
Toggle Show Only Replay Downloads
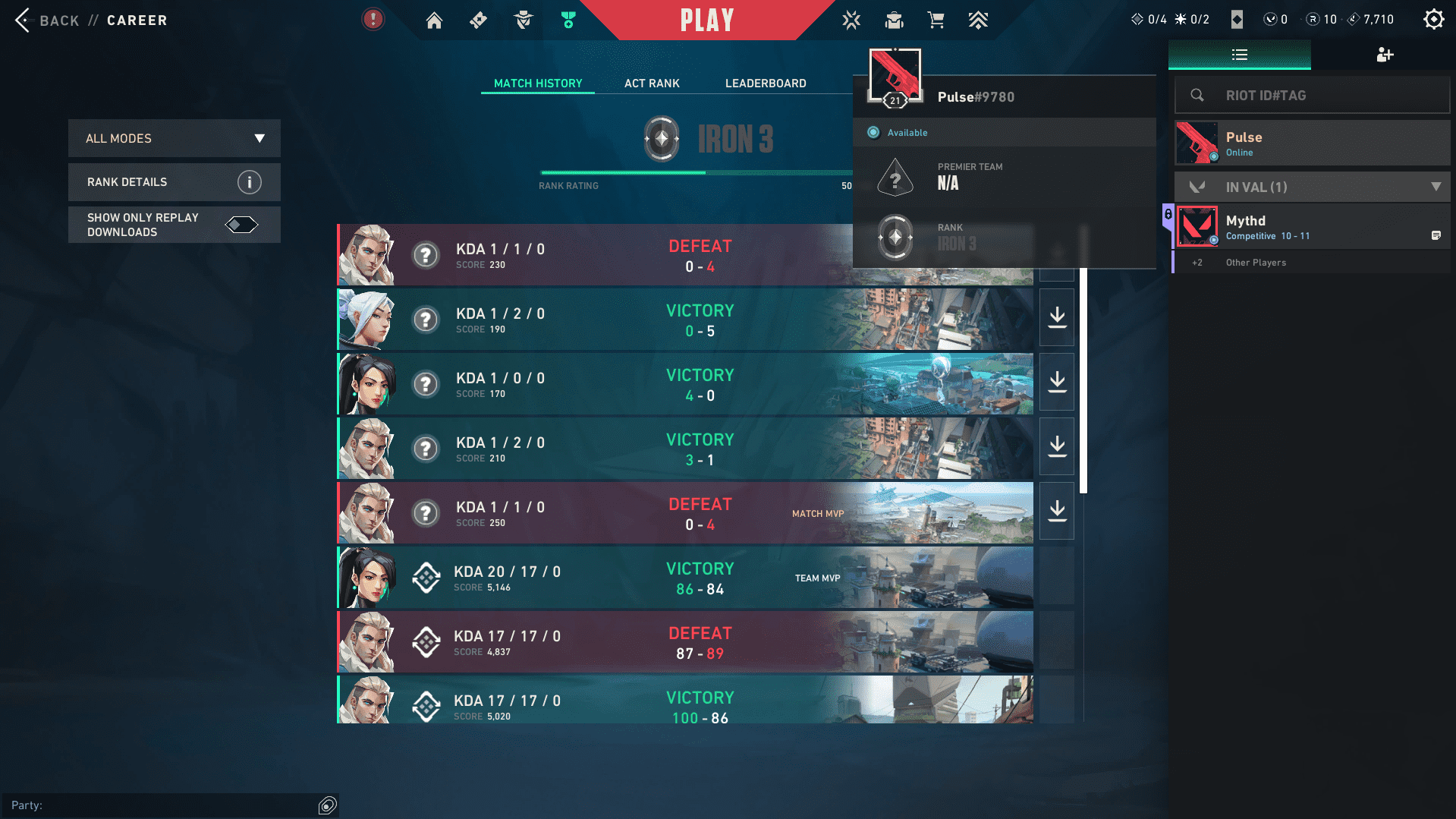(x=241, y=224)
